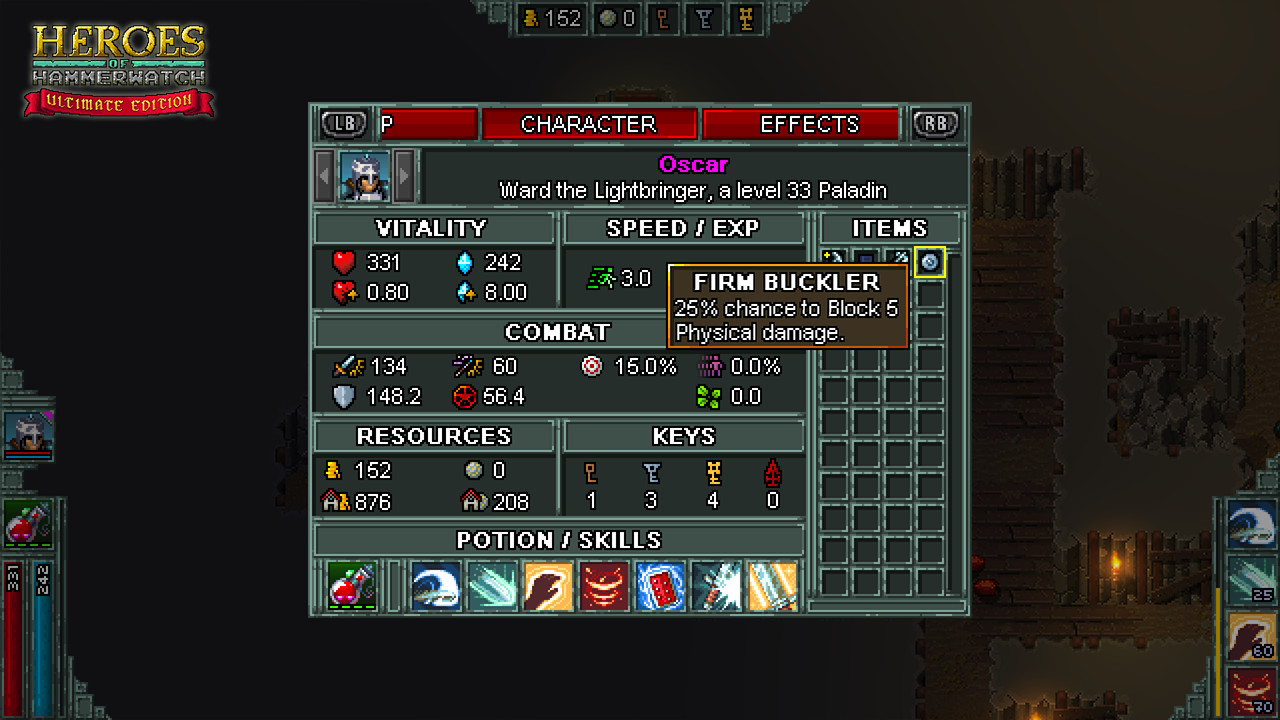This screenshot has width=1280, height=720.
Task: Select the red health potion slot
Action: pos(352,586)
